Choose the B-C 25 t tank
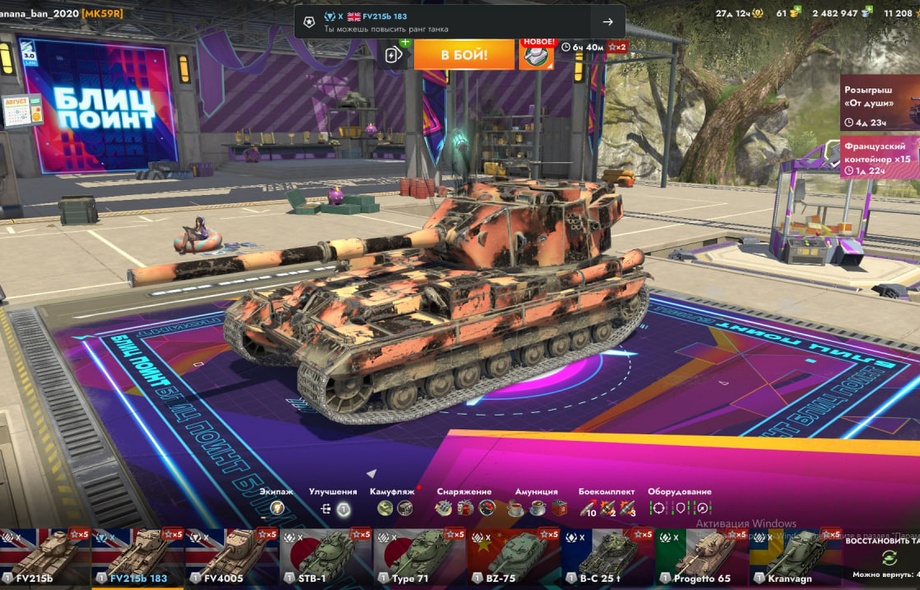Screen dimensions: 920x590 [x=608, y=558]
